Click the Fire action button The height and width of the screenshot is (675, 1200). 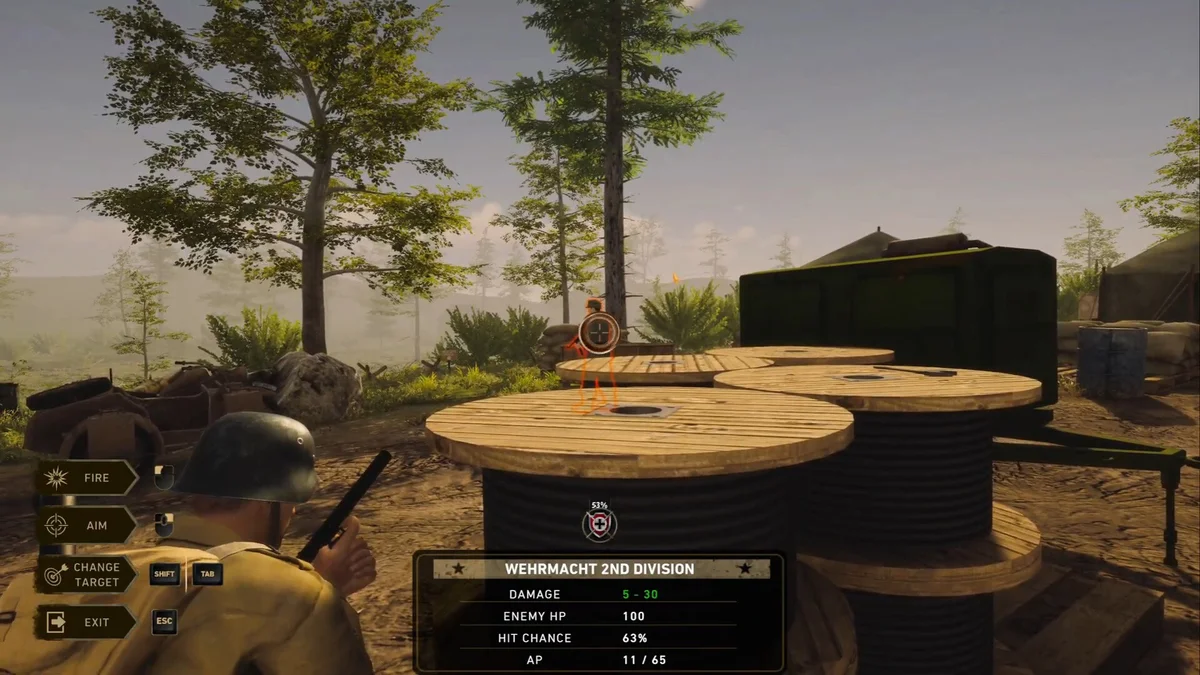(x=87, y=478)
